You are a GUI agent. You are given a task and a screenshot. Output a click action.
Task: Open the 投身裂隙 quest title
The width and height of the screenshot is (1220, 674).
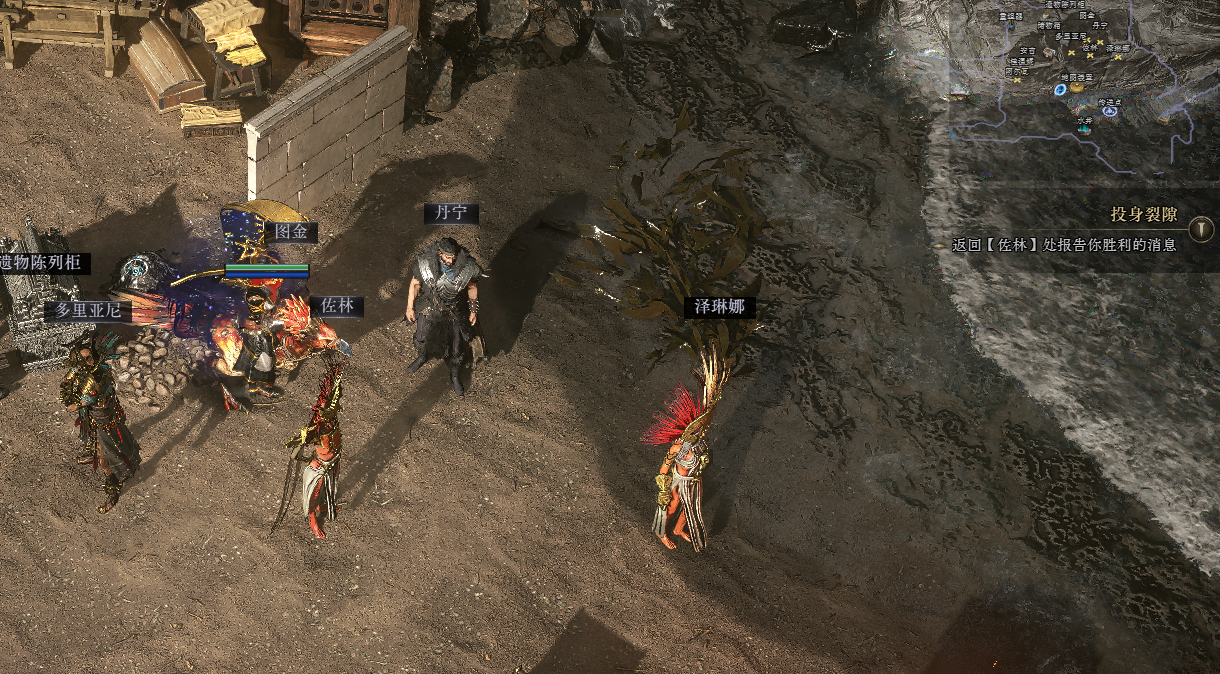(1146, 215)
